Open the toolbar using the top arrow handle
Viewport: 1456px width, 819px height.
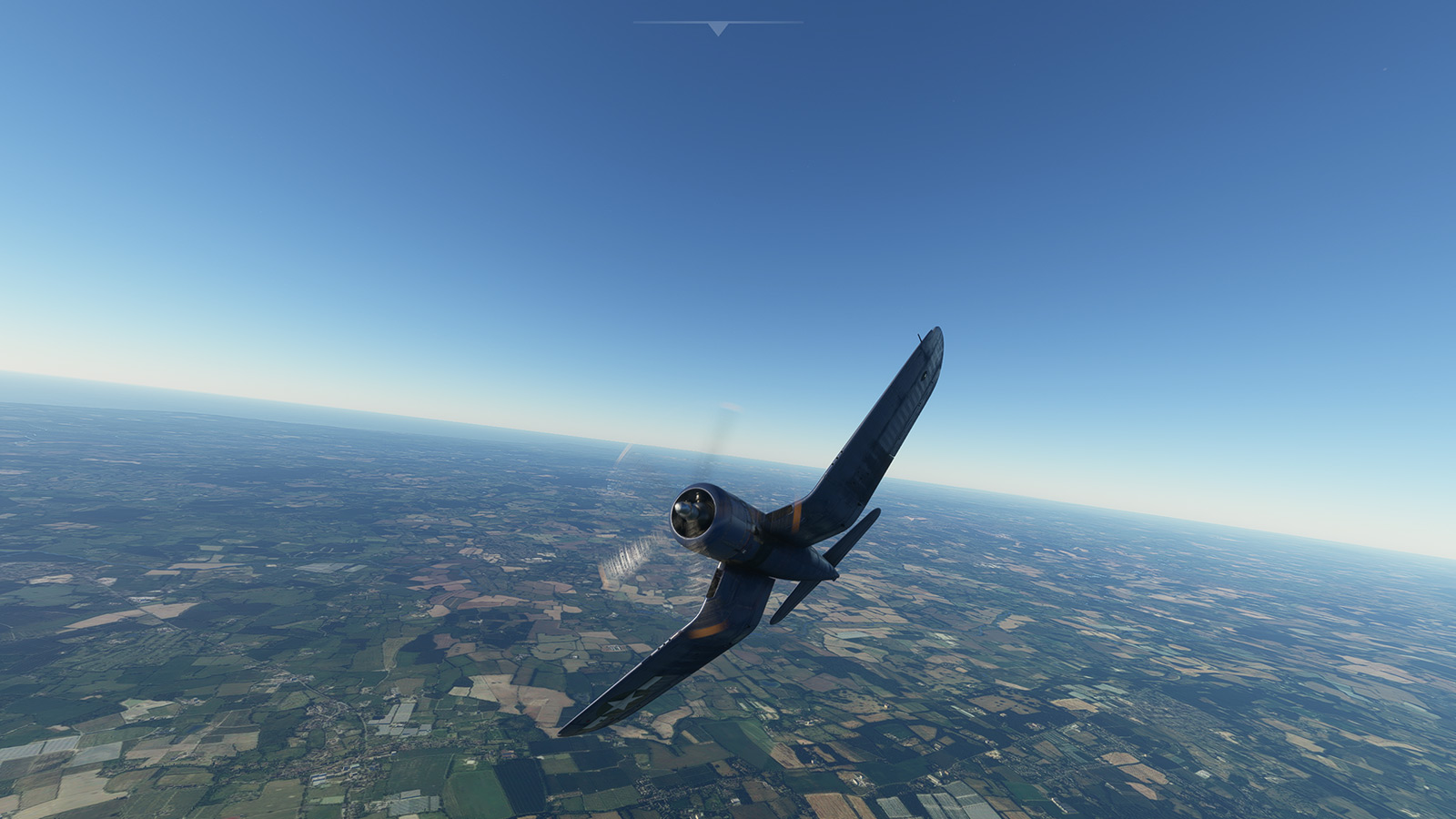coord(718,29)
